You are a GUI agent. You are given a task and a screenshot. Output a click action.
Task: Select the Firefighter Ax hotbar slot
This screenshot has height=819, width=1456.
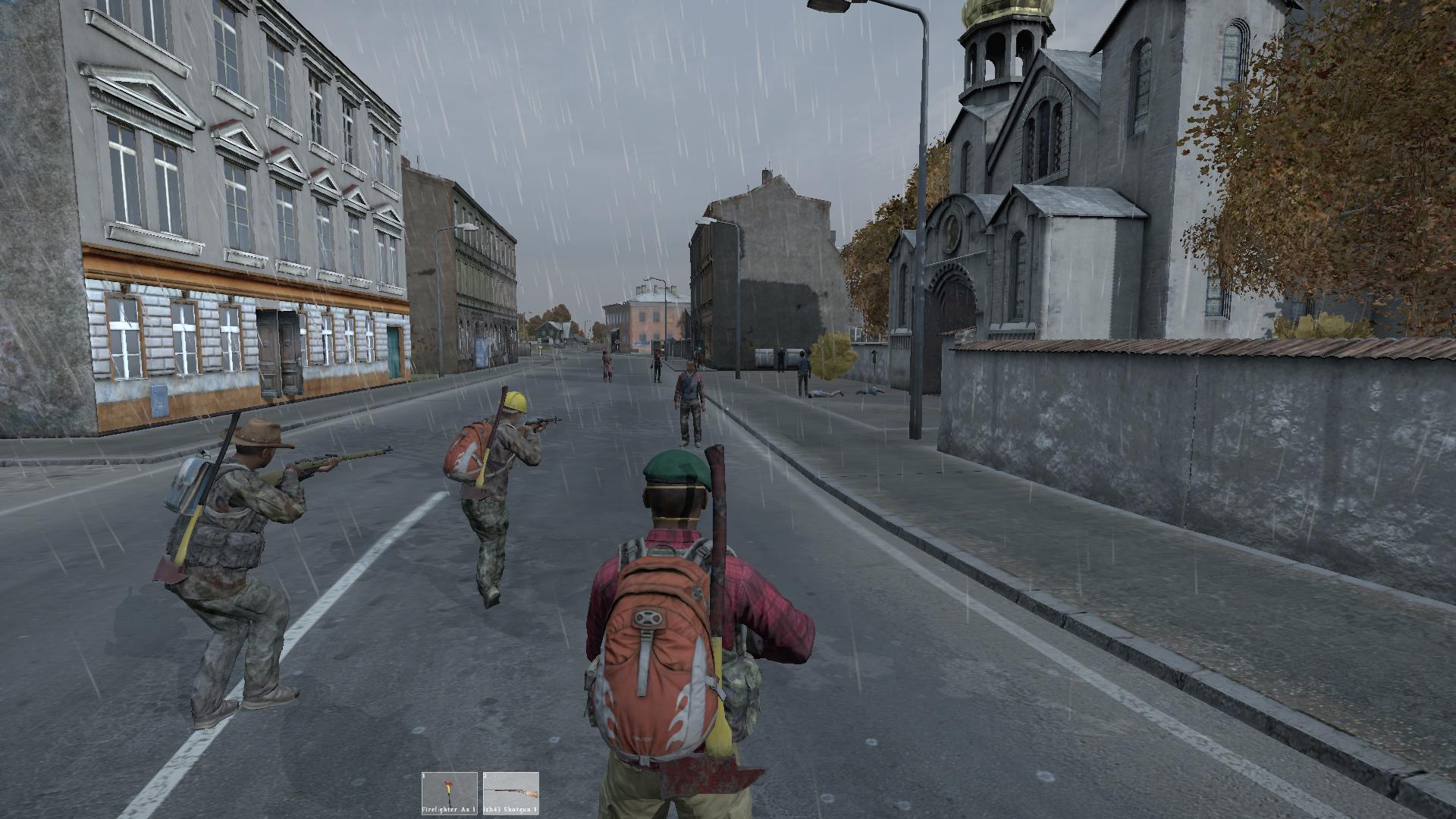(x=450, y=793)
